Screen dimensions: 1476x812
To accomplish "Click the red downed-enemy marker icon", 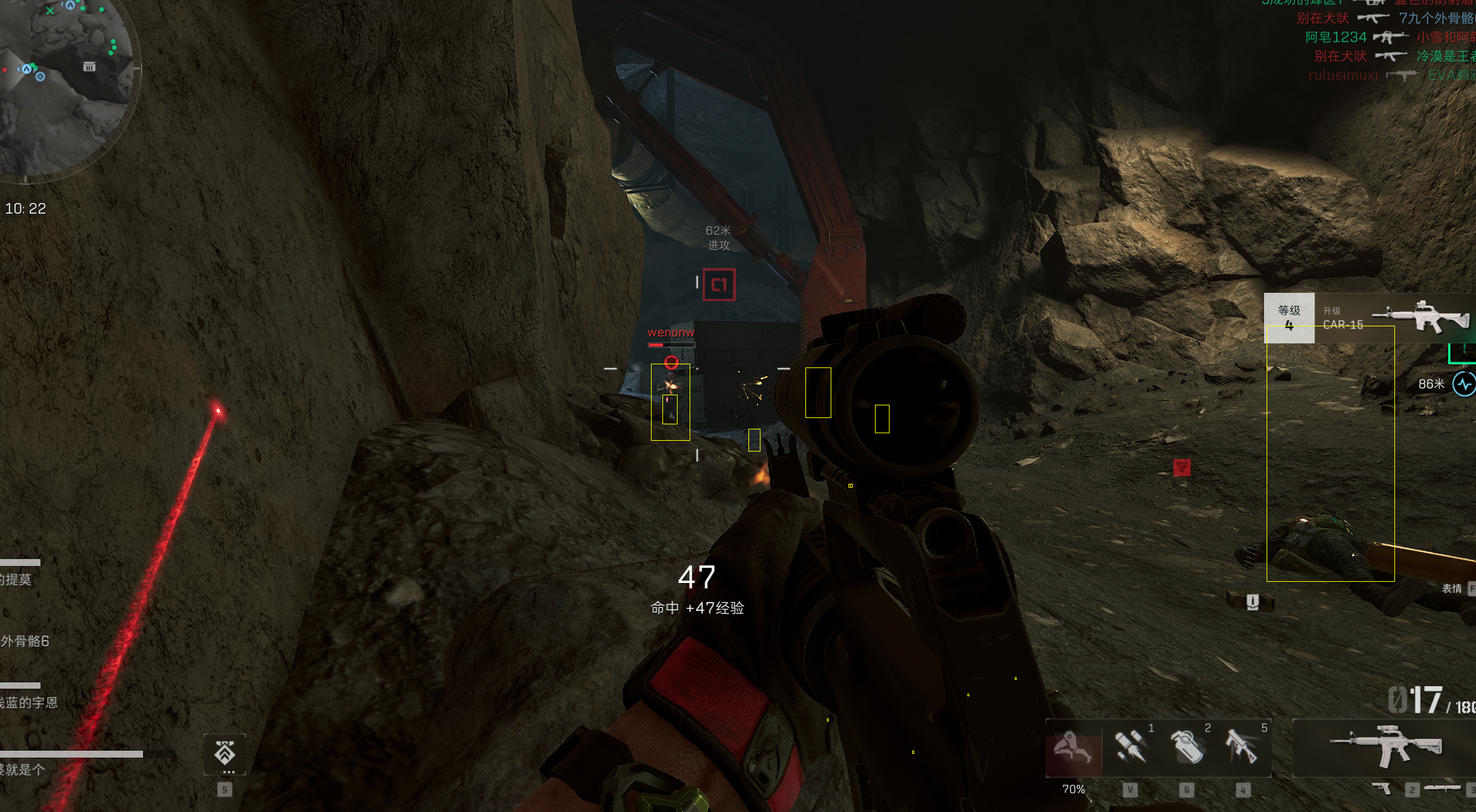I will coord(1182,467).
